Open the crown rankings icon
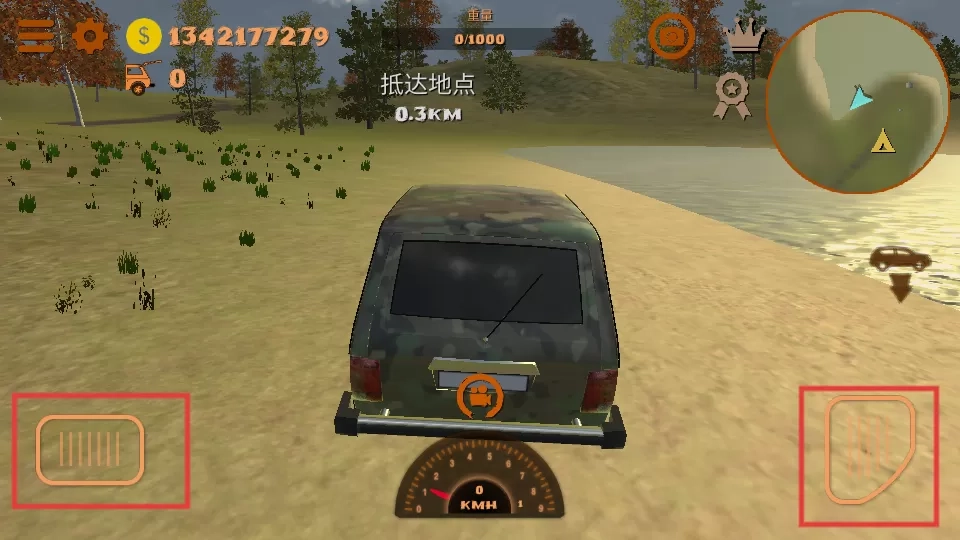Image resolution: width=960 pixels, height=540 pixels. pyautogui.click(x=745, y=36)
